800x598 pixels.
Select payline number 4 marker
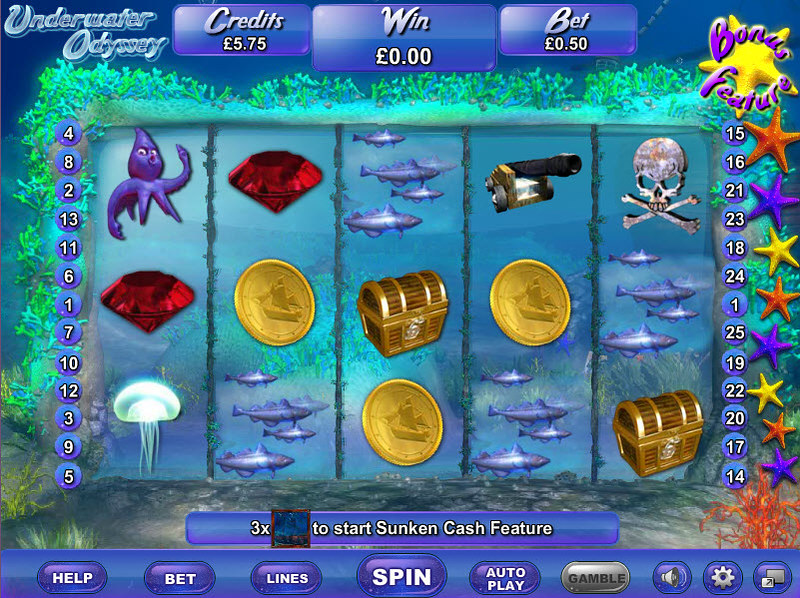coord(69,133)
